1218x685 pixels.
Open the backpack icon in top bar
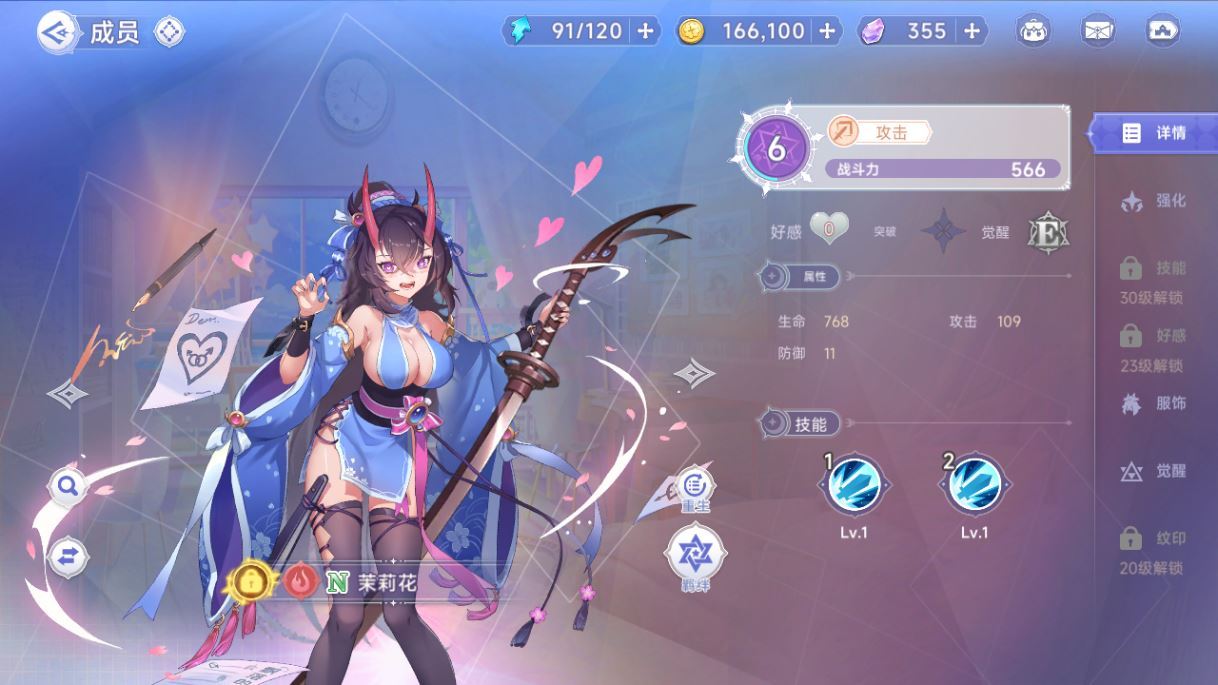pos(1034,31)
